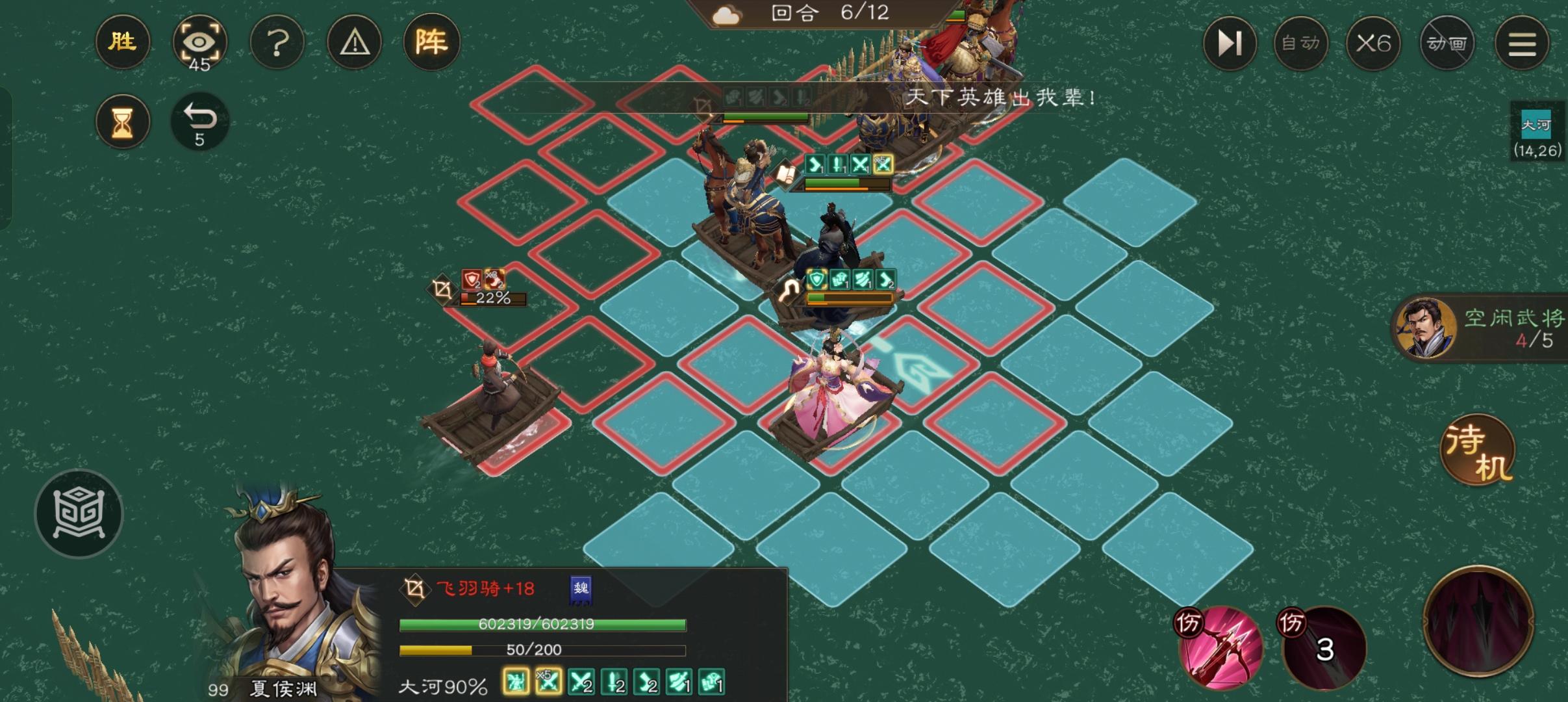
Task: Open the formation panel via the 阵 icon
Action: 431,42
